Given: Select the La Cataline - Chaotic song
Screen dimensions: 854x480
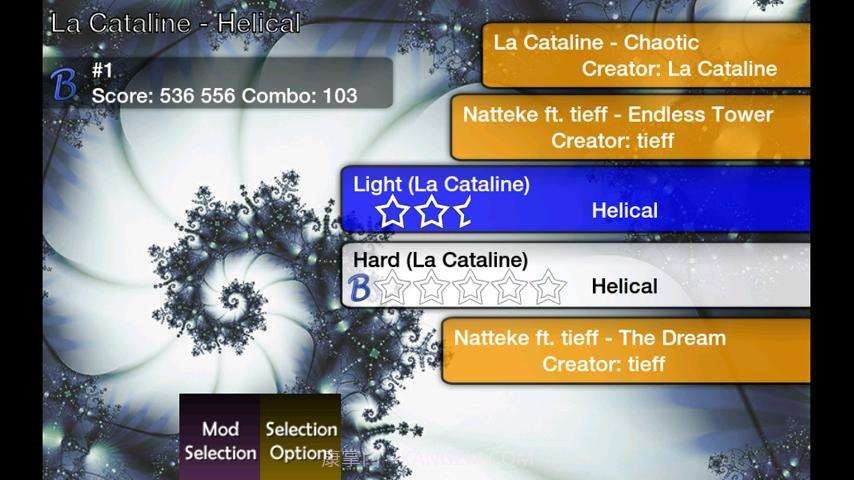Looking at the screenshot, I should click(x=646, y=56).
